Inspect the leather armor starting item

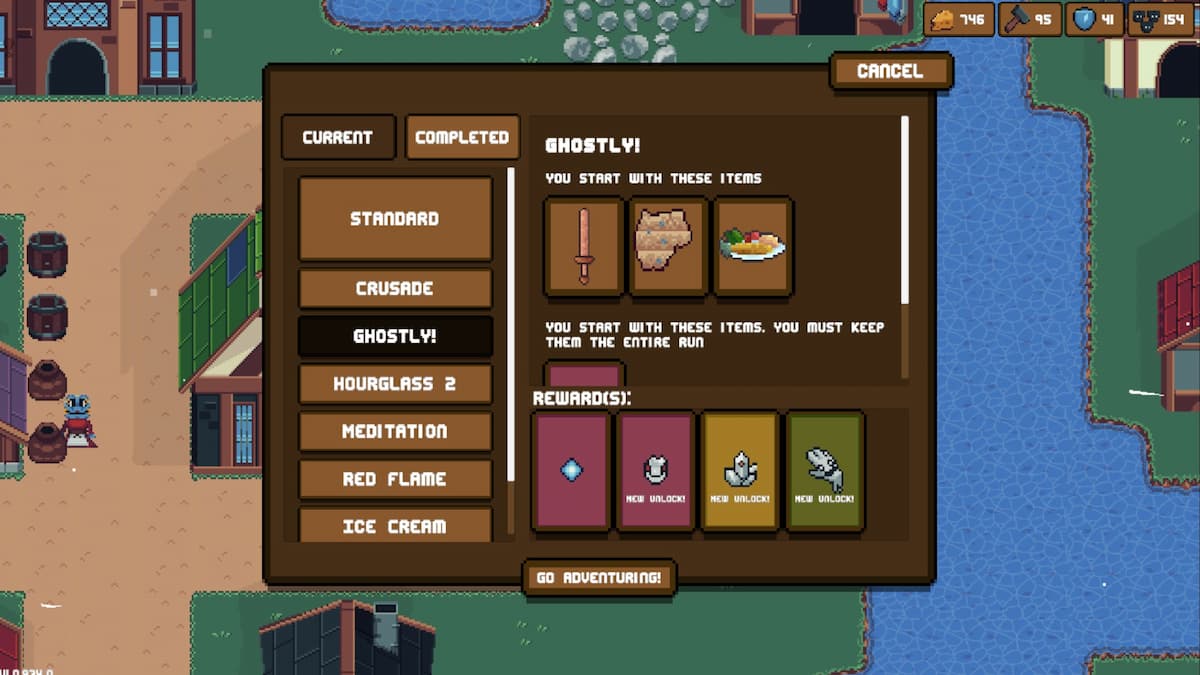[x=668, y=246]
